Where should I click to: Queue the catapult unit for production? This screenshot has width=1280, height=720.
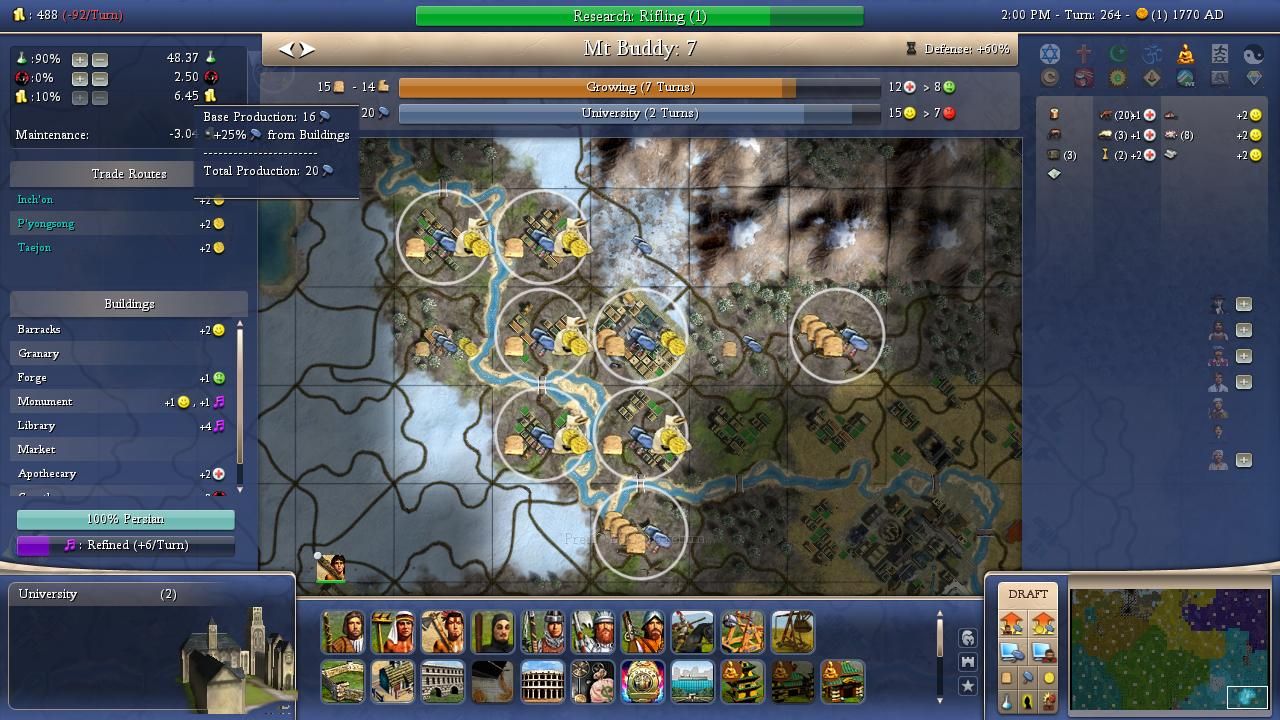(742, 632)
